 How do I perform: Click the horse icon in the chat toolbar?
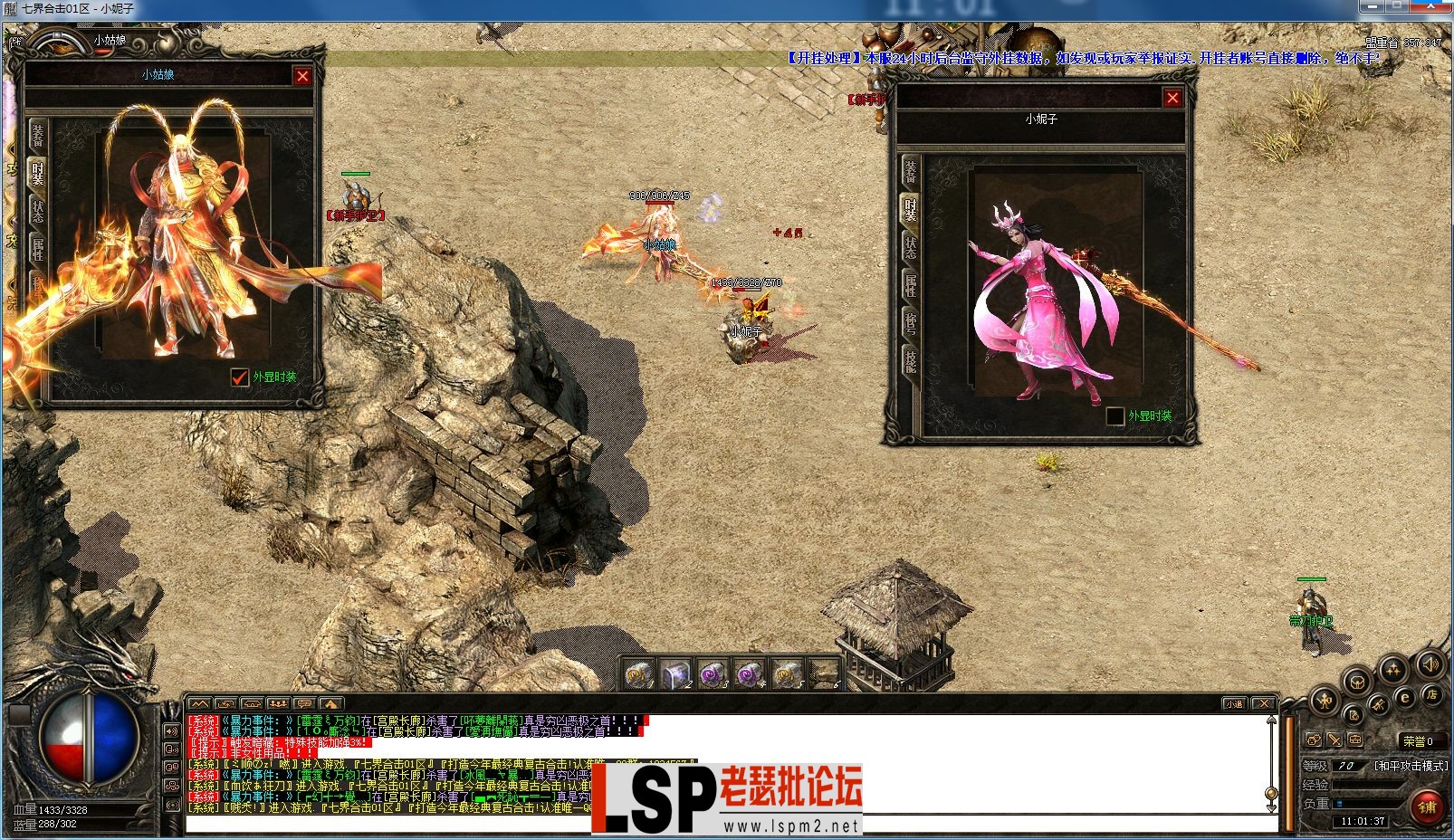point(252,702)
